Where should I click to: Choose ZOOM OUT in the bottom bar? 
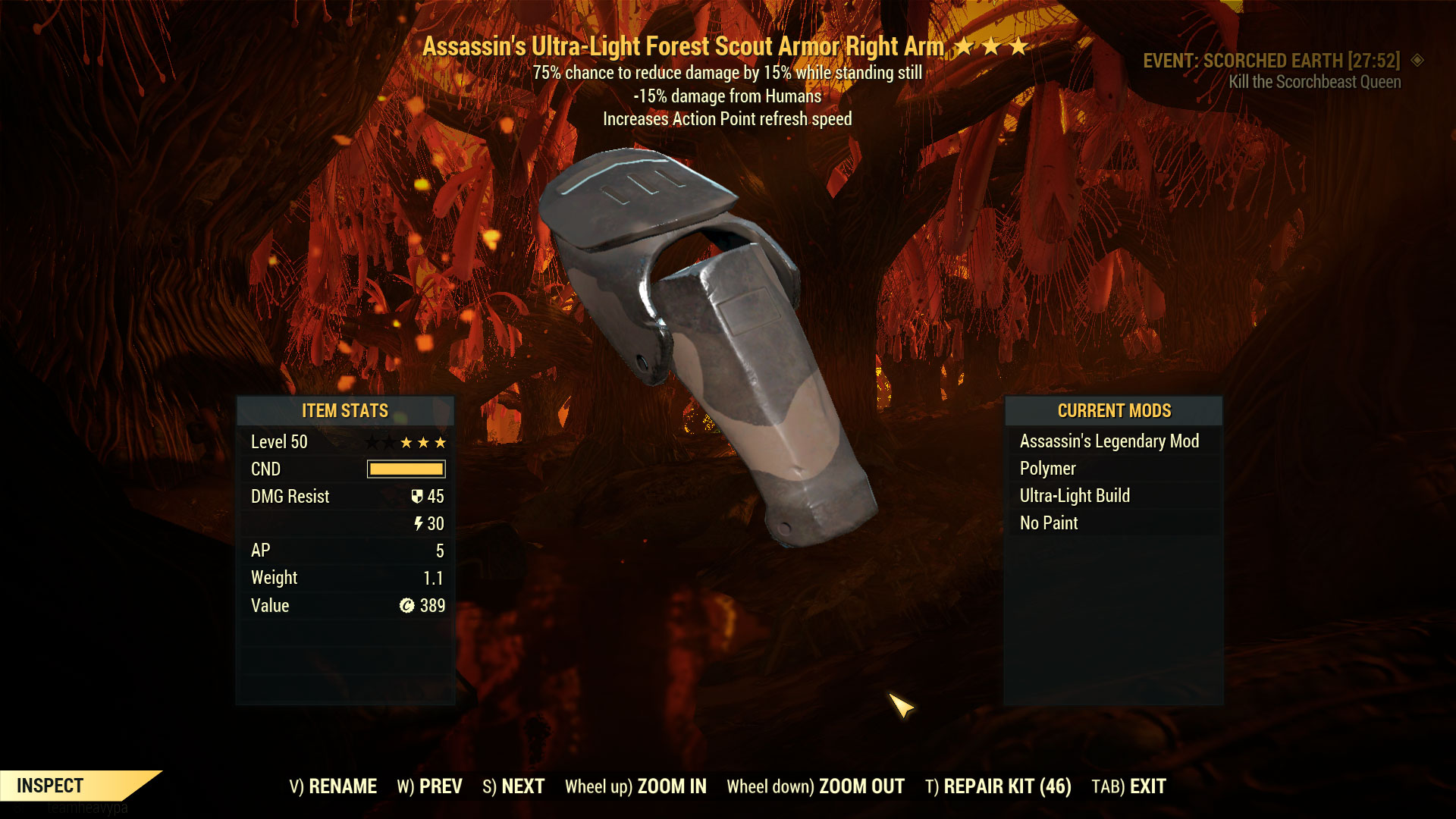coord(815,786)
